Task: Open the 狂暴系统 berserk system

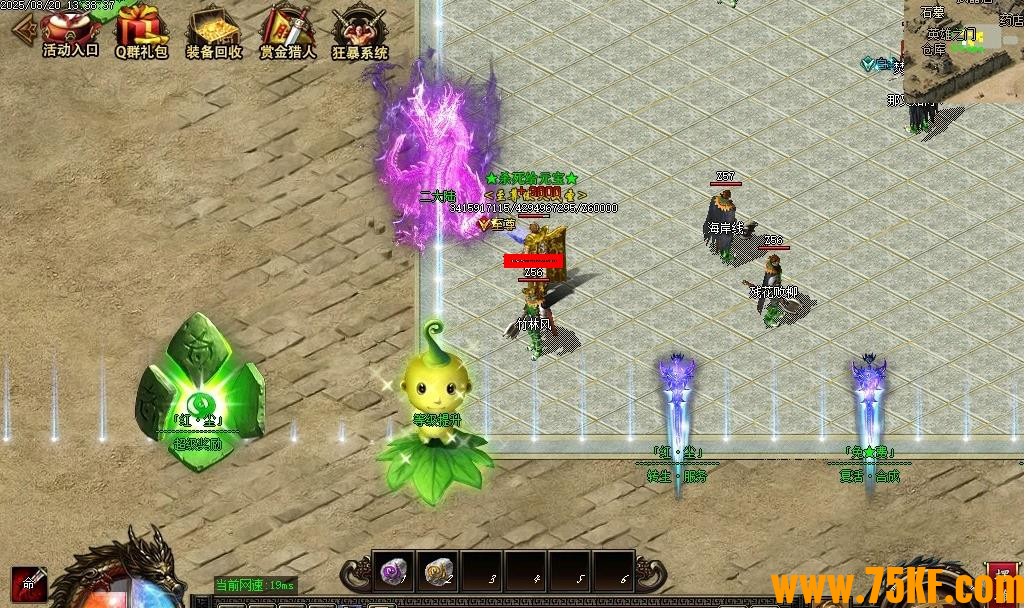Action: 359,31
